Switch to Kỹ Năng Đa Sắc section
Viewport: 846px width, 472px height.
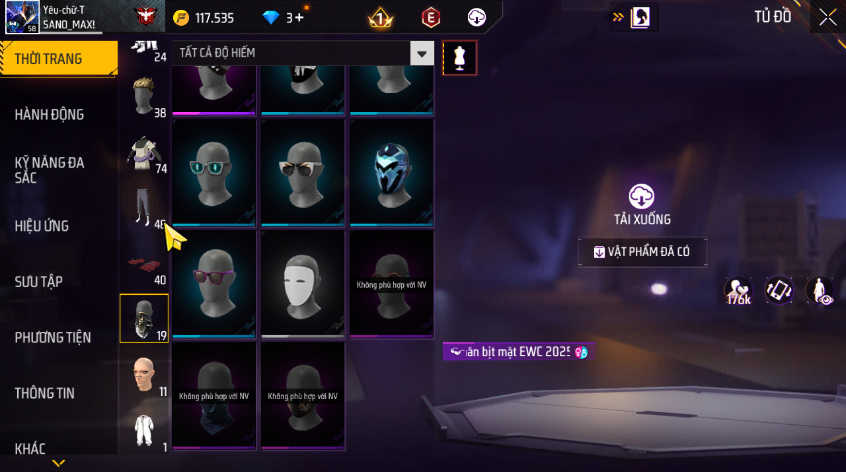[50, 169]
